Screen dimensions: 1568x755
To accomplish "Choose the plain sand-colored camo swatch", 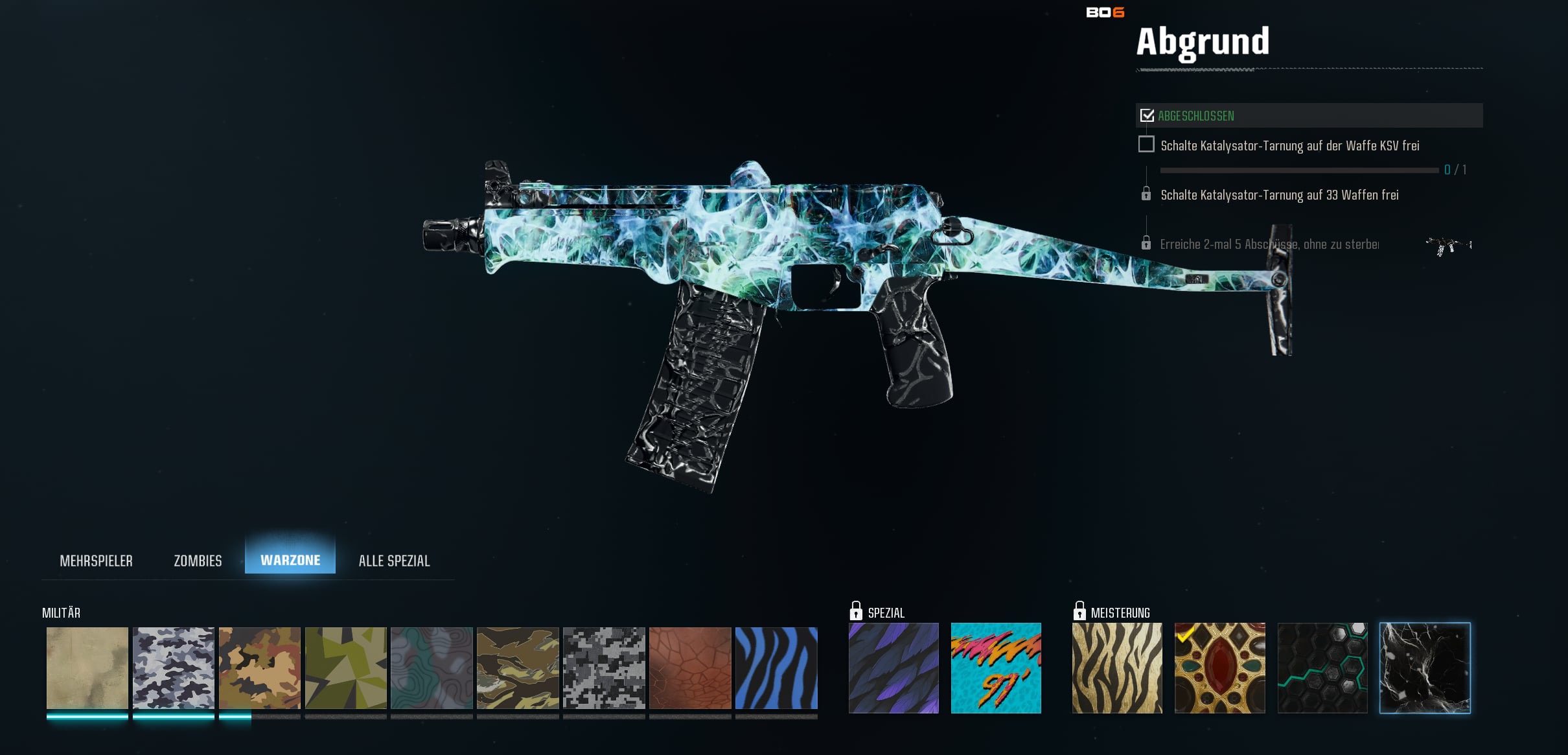I will tap(87, 668).
